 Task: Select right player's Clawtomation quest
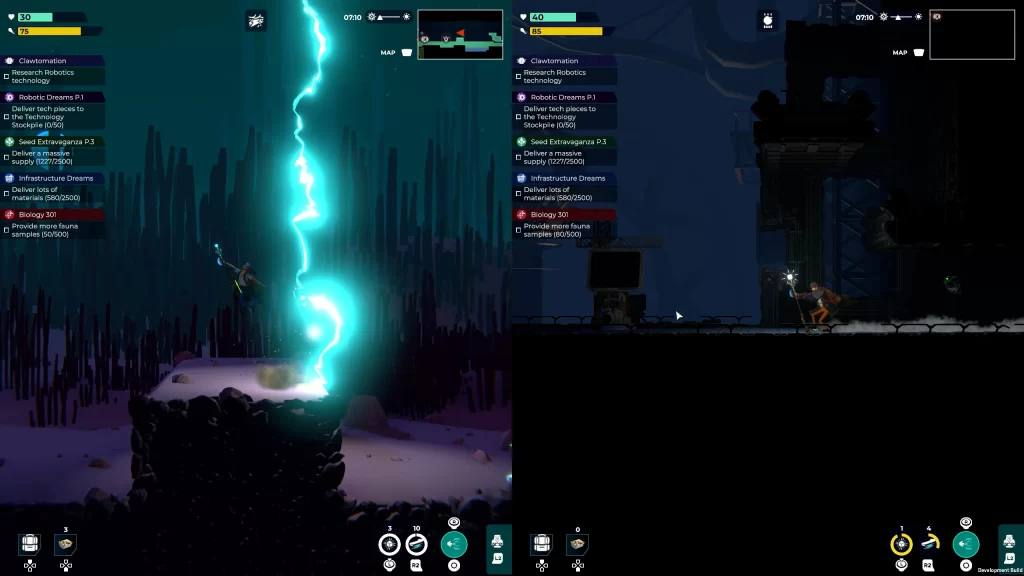coord(567,61)
